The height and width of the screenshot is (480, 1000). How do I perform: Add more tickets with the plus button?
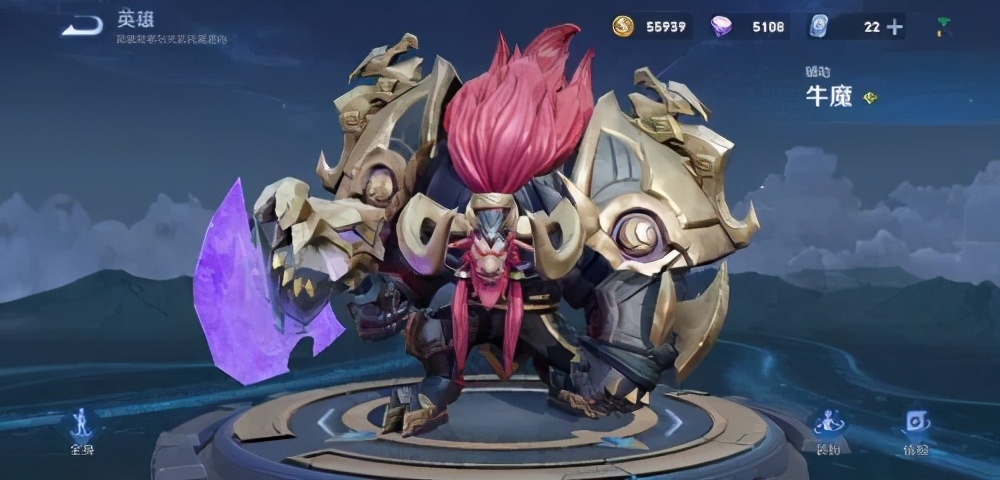pyautogui.click(x=894, y=27)
